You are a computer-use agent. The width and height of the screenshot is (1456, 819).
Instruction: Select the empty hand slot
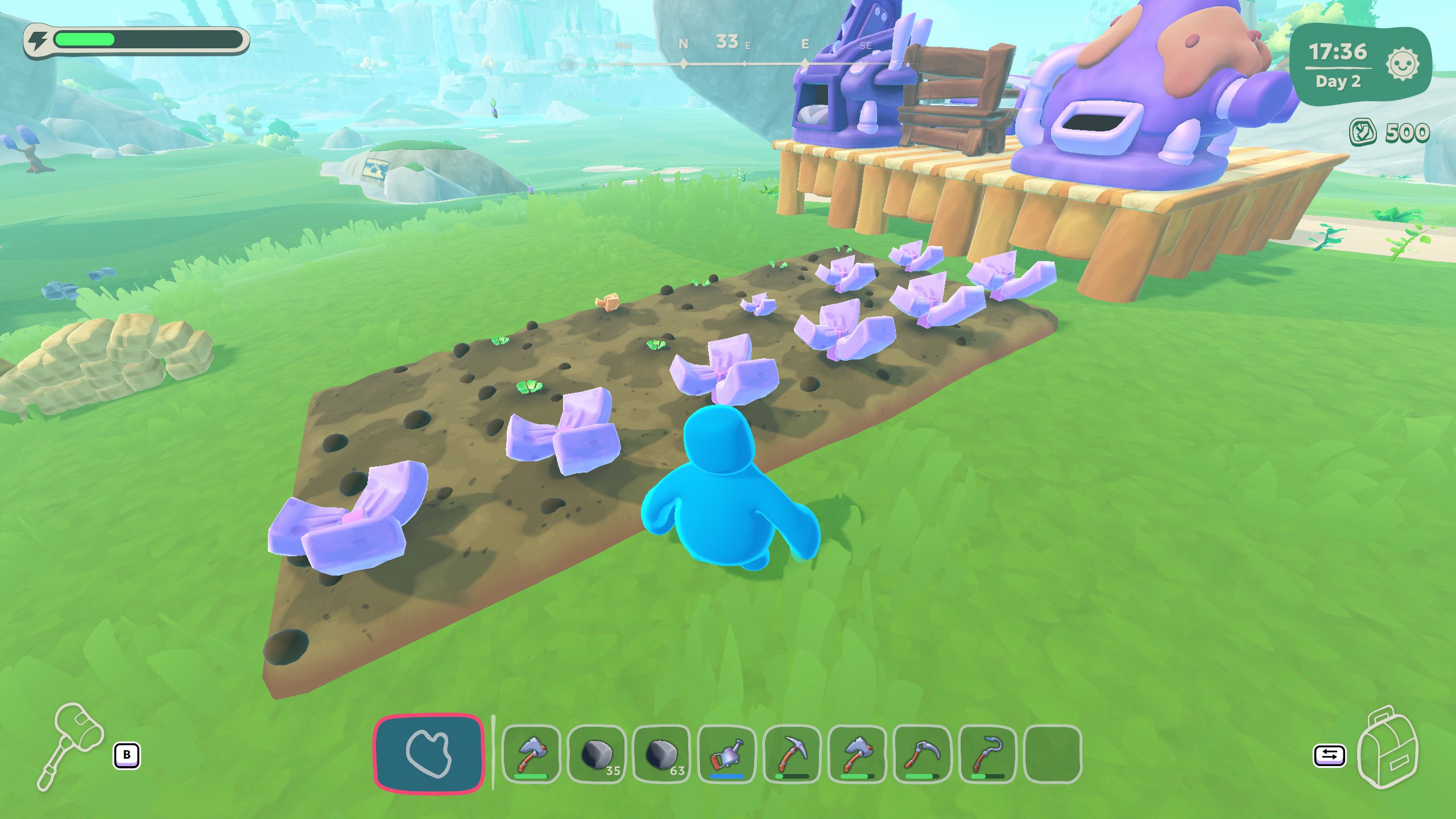pos(429,753)
